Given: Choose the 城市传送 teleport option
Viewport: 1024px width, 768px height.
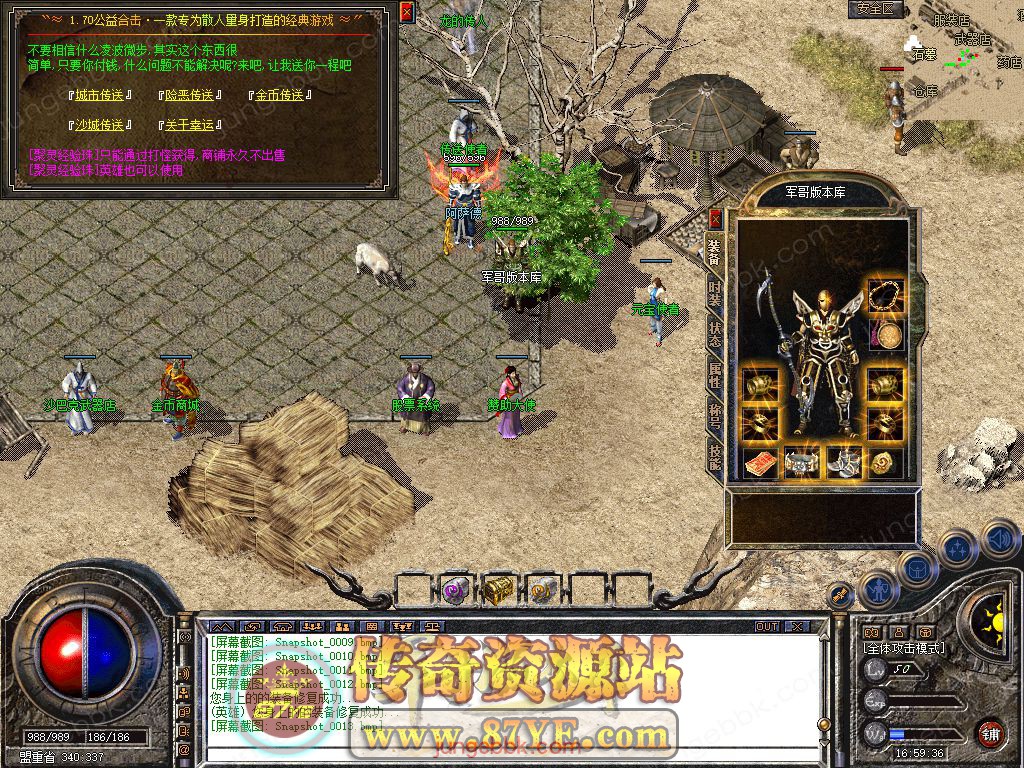Looking at the screenshot, I should click(99, 96).
